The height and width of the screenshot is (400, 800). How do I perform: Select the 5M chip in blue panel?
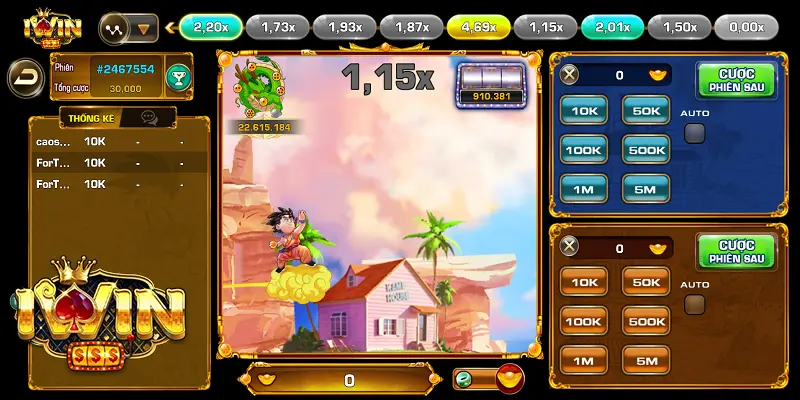[646, 187]
